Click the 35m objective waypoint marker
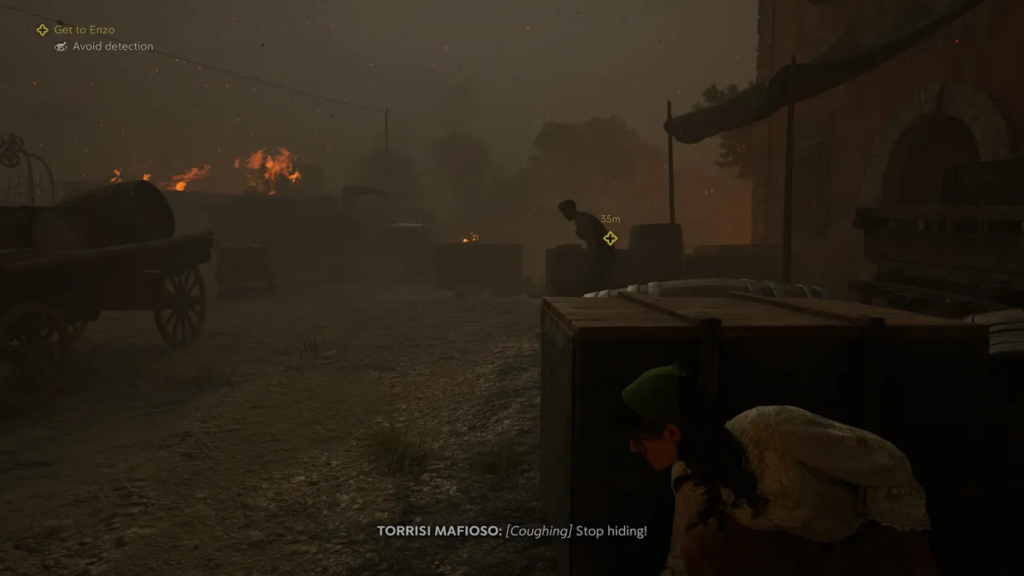This screenshot has height=576, width=1024. coord(610,238)
